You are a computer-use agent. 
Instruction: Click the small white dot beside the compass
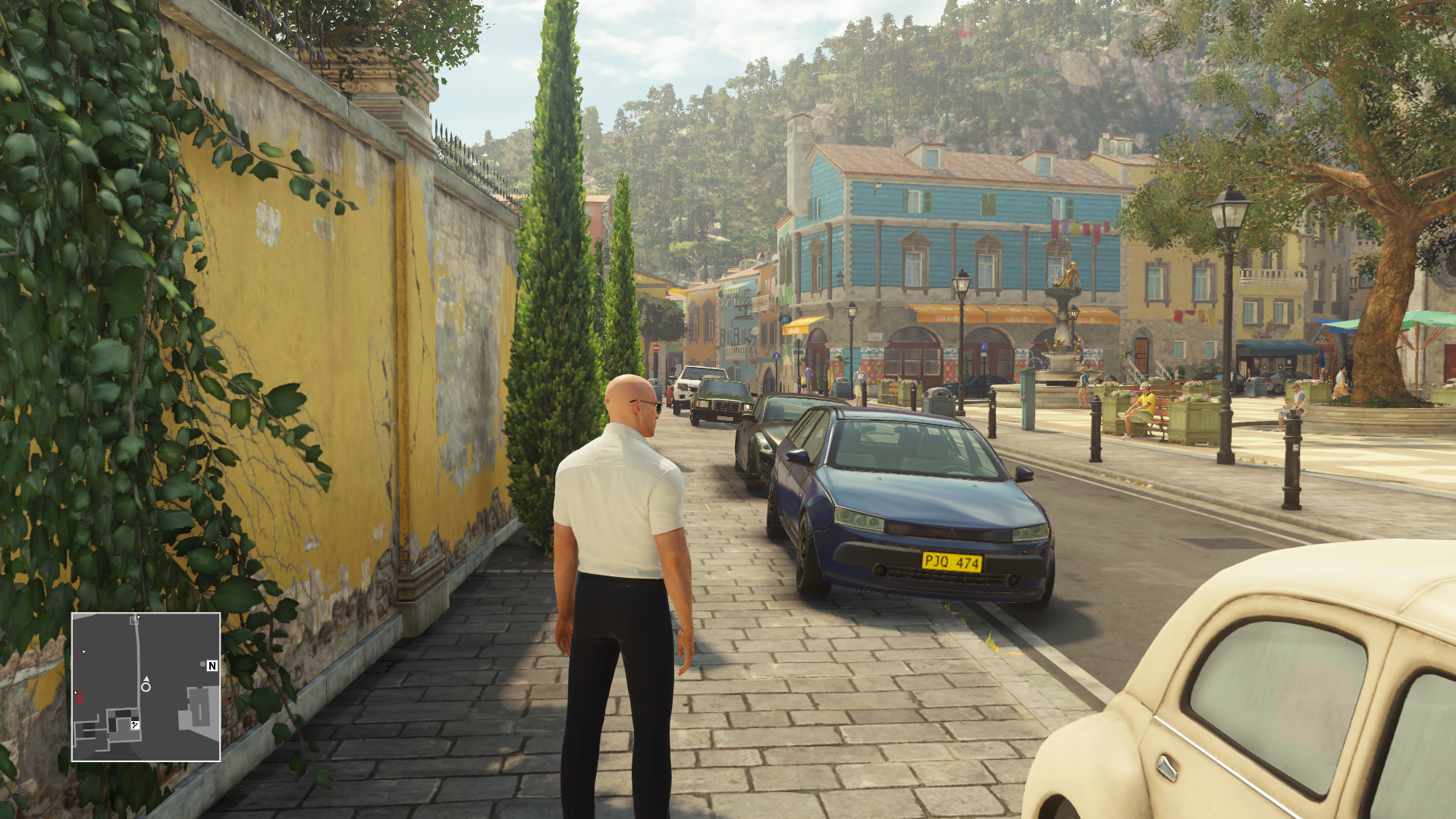coord(203,664)
